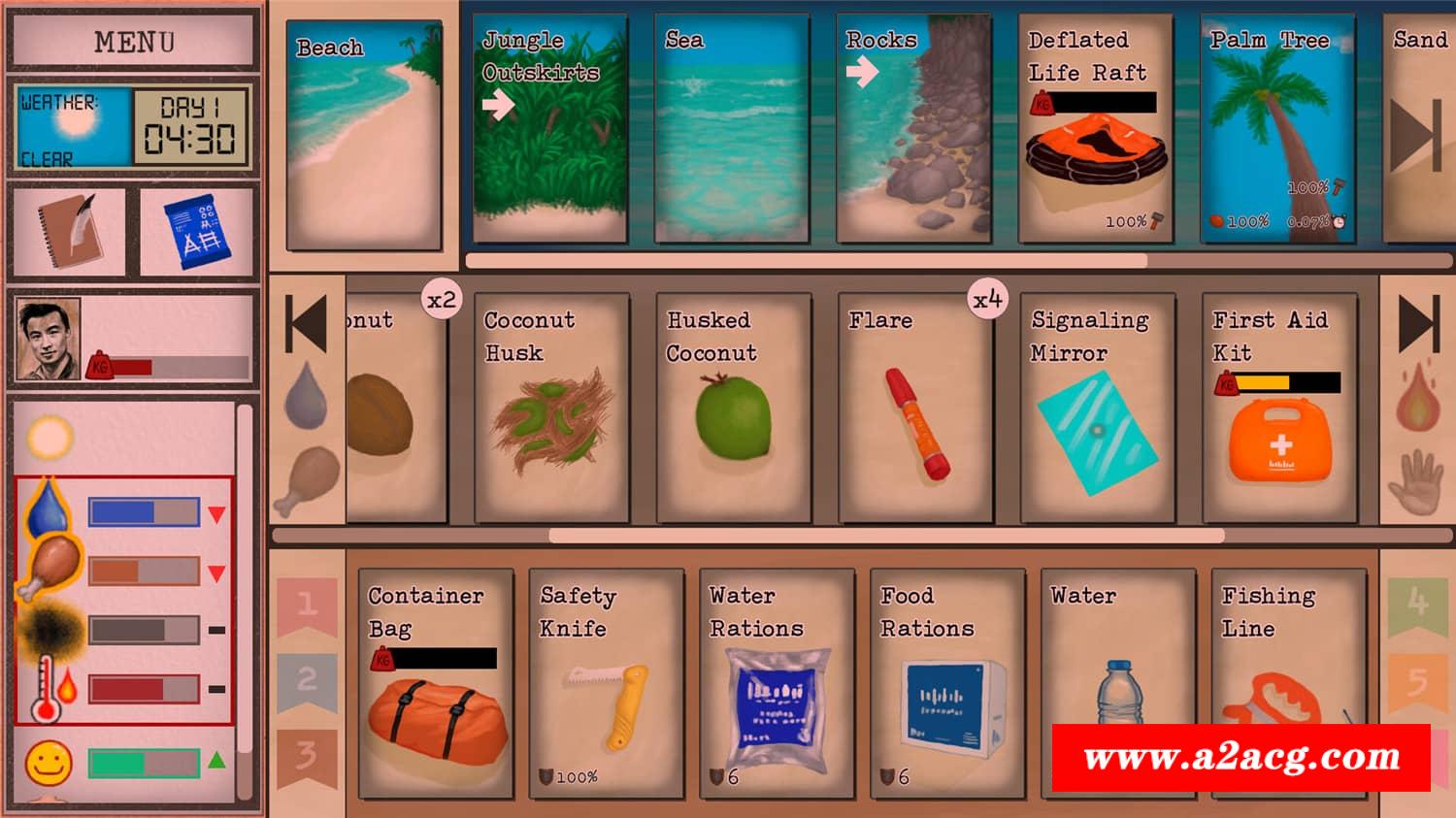Select the Signaling Mirror card
Image resolution: width=1456 pixels, height=818 pixels.
pyautogui.click(x=1098, y=408)
